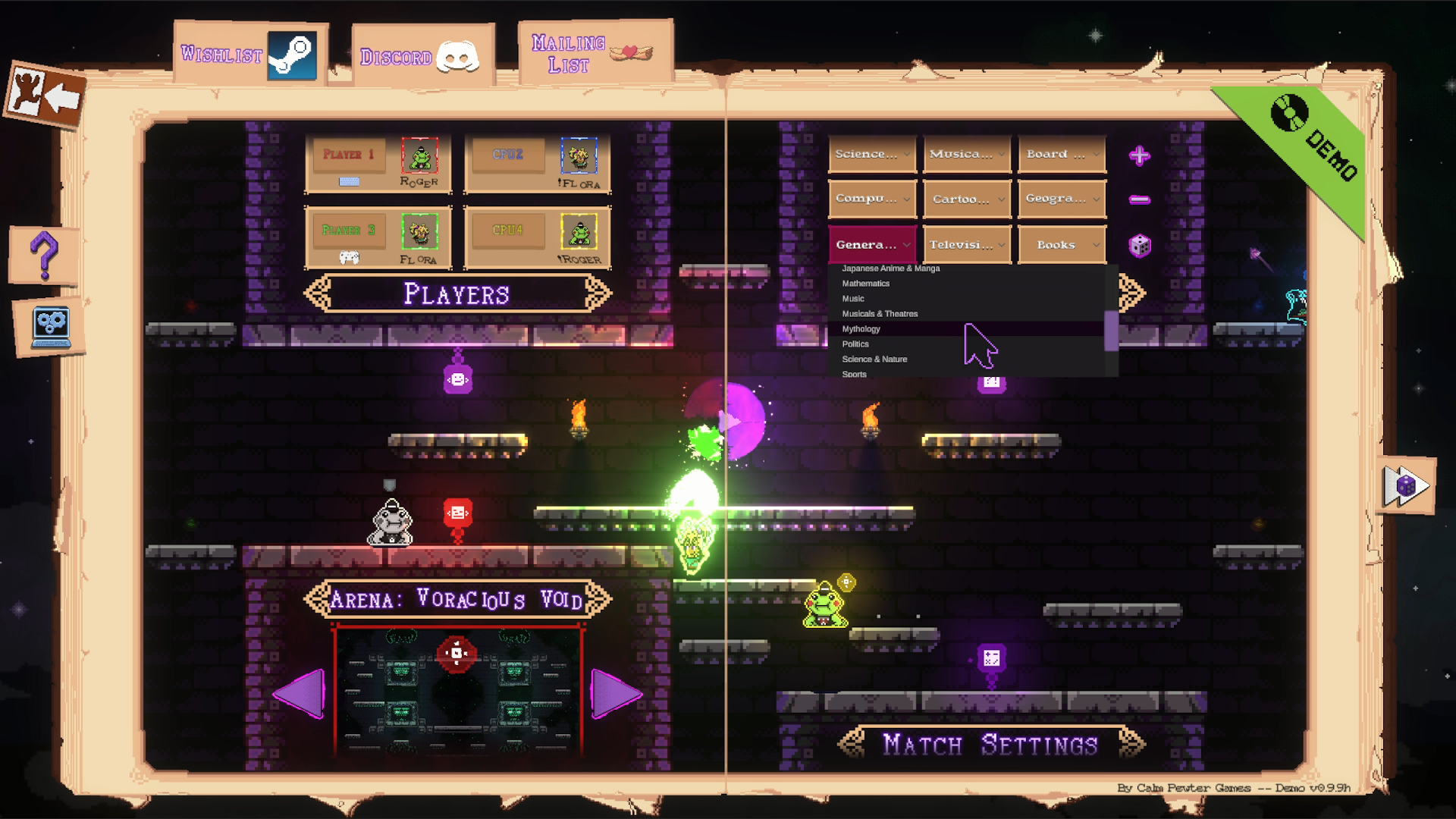Choose Politics from the category list
The height and width of the screenshot is (819, 1456).
(855, 344)
